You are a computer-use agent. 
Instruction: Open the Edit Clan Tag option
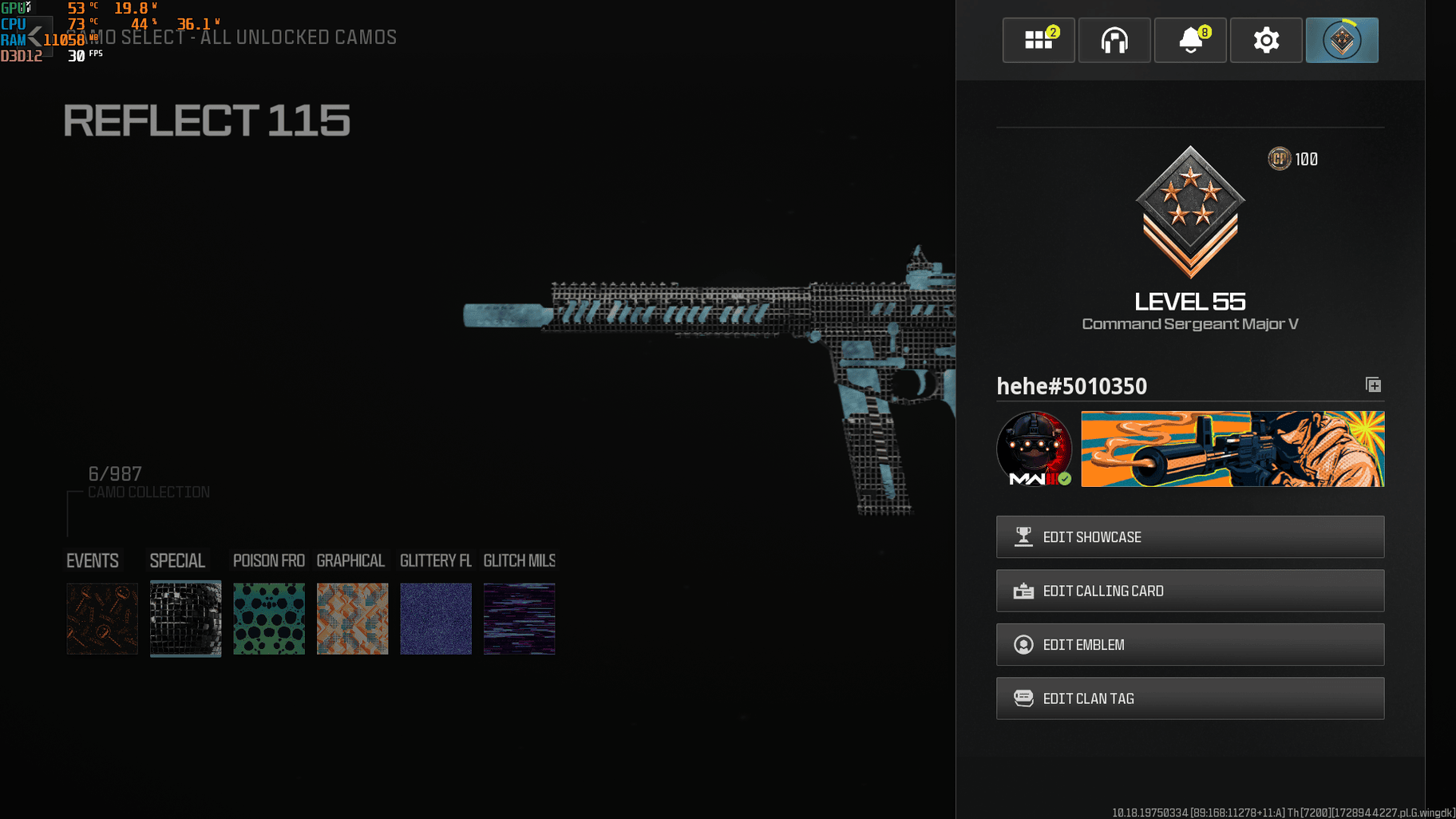[x=1189, y=698]
